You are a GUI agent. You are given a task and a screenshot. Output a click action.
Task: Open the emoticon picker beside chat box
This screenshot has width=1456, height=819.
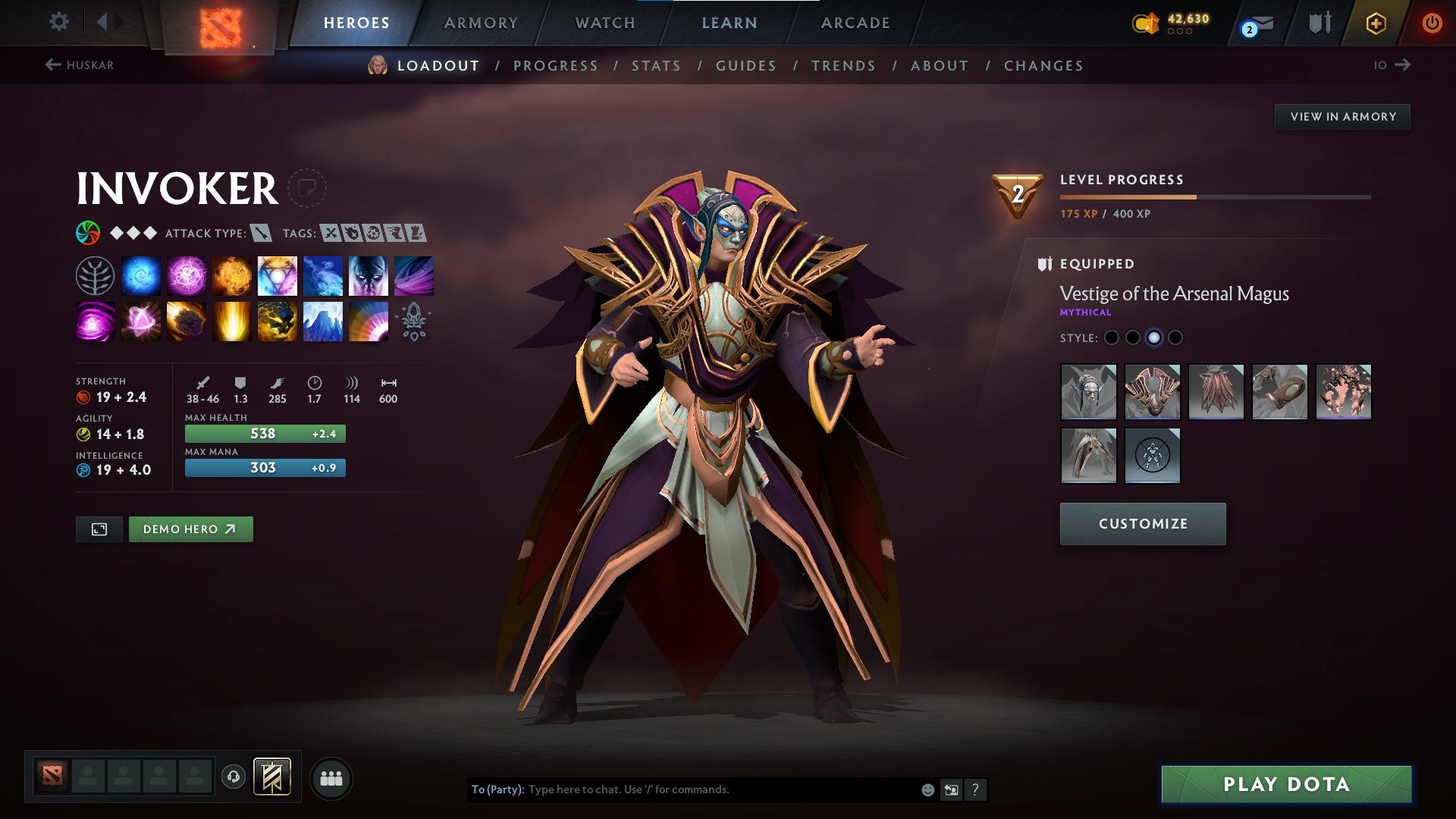tap(927, 789)
